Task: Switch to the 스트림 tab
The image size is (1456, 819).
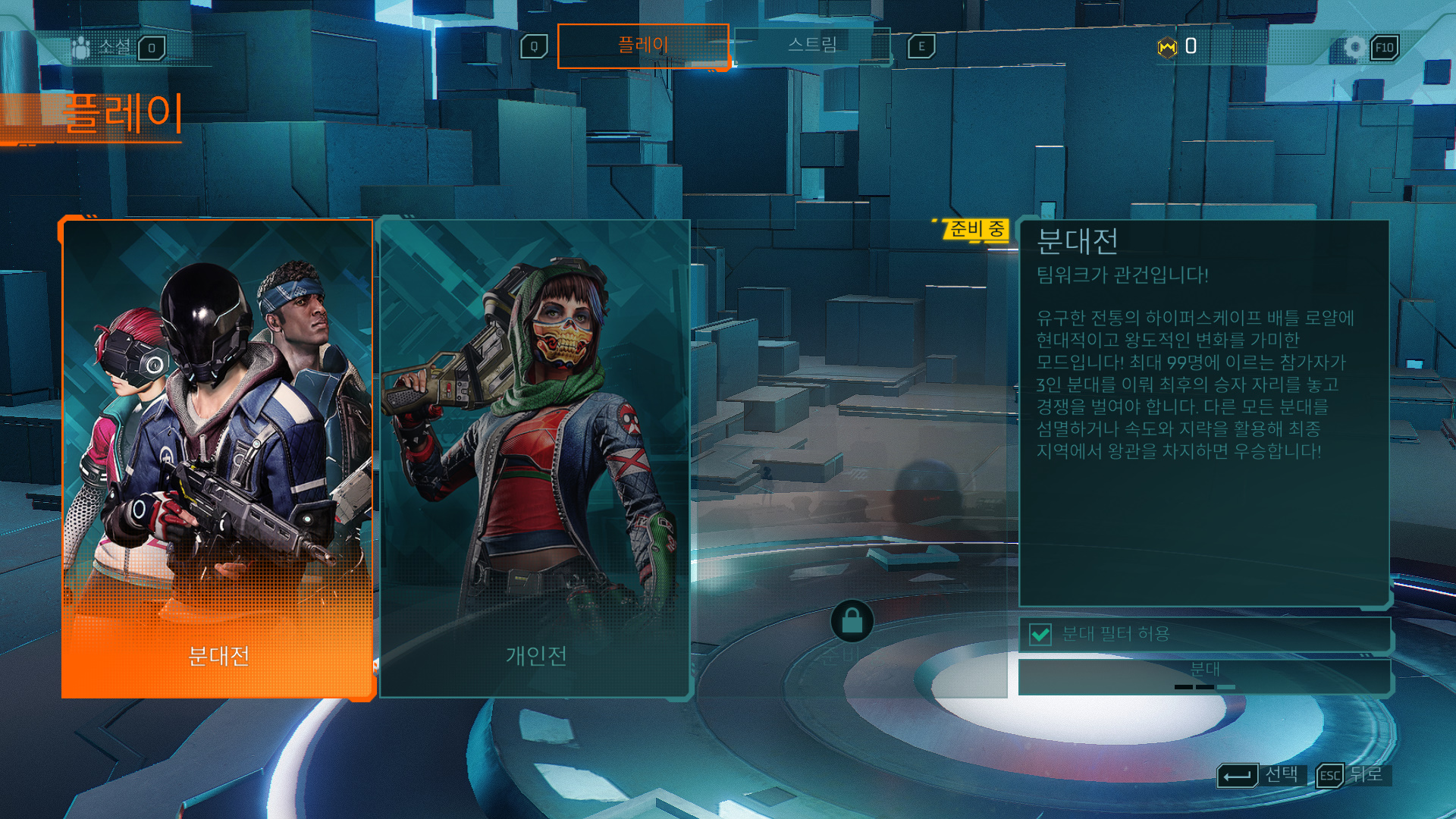Action: [x=812, y=45]
